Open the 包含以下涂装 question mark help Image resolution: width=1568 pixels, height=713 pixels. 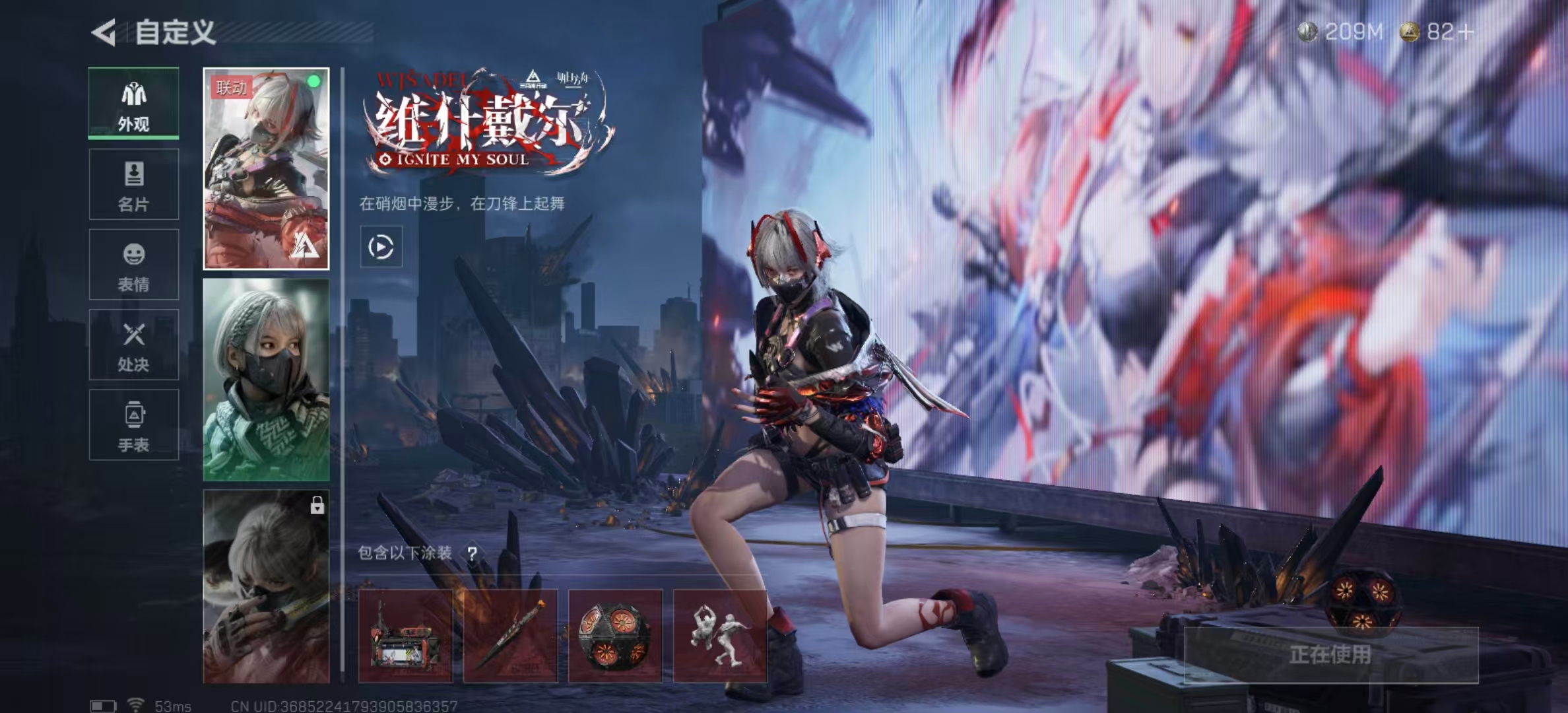[x=473, y=553]
